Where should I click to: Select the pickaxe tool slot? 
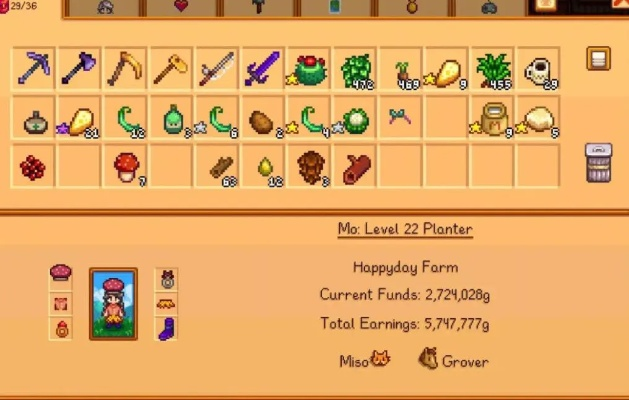[35, 69]
